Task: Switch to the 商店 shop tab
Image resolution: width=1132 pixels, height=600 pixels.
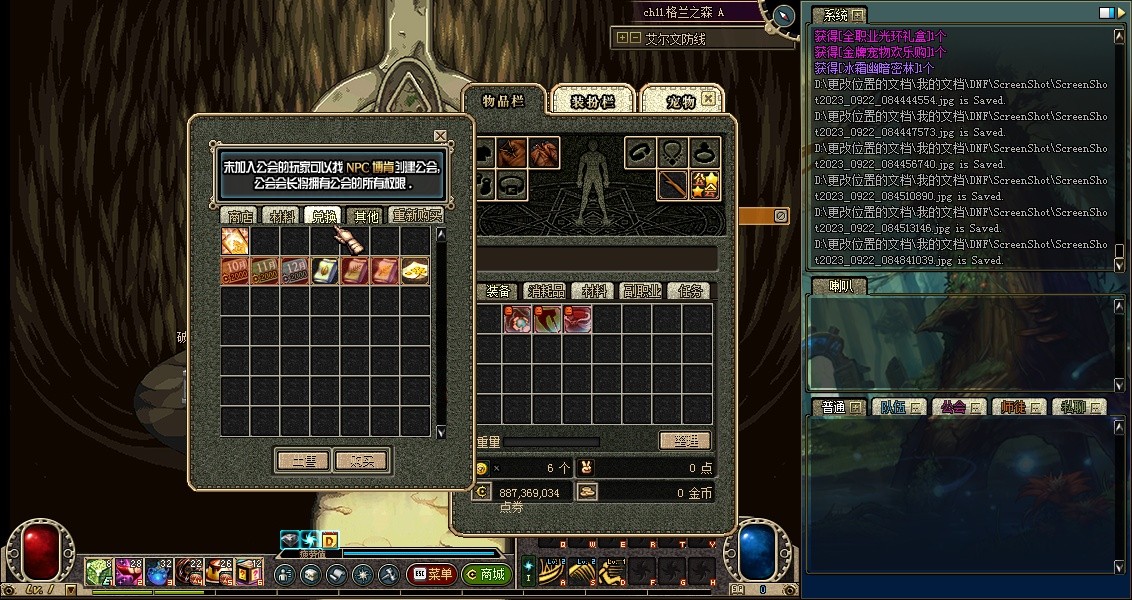Action: coord(240,215)
